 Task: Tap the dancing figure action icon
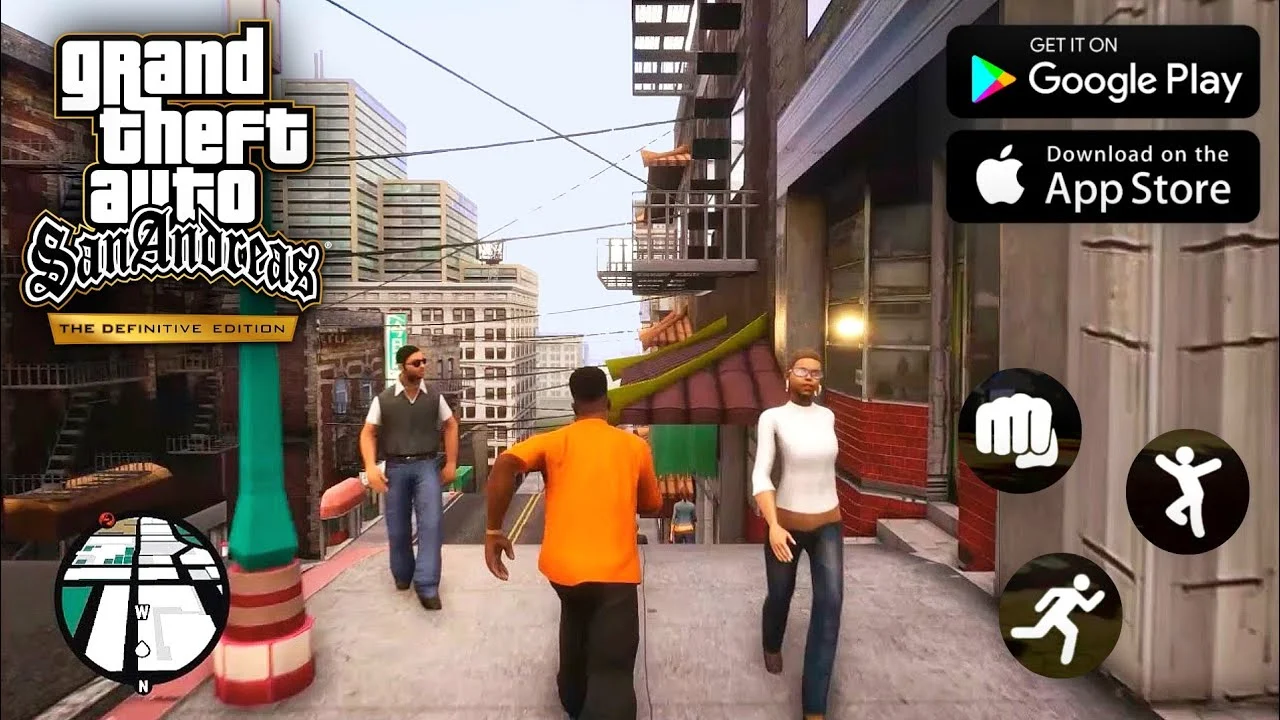coord(1188,492)
